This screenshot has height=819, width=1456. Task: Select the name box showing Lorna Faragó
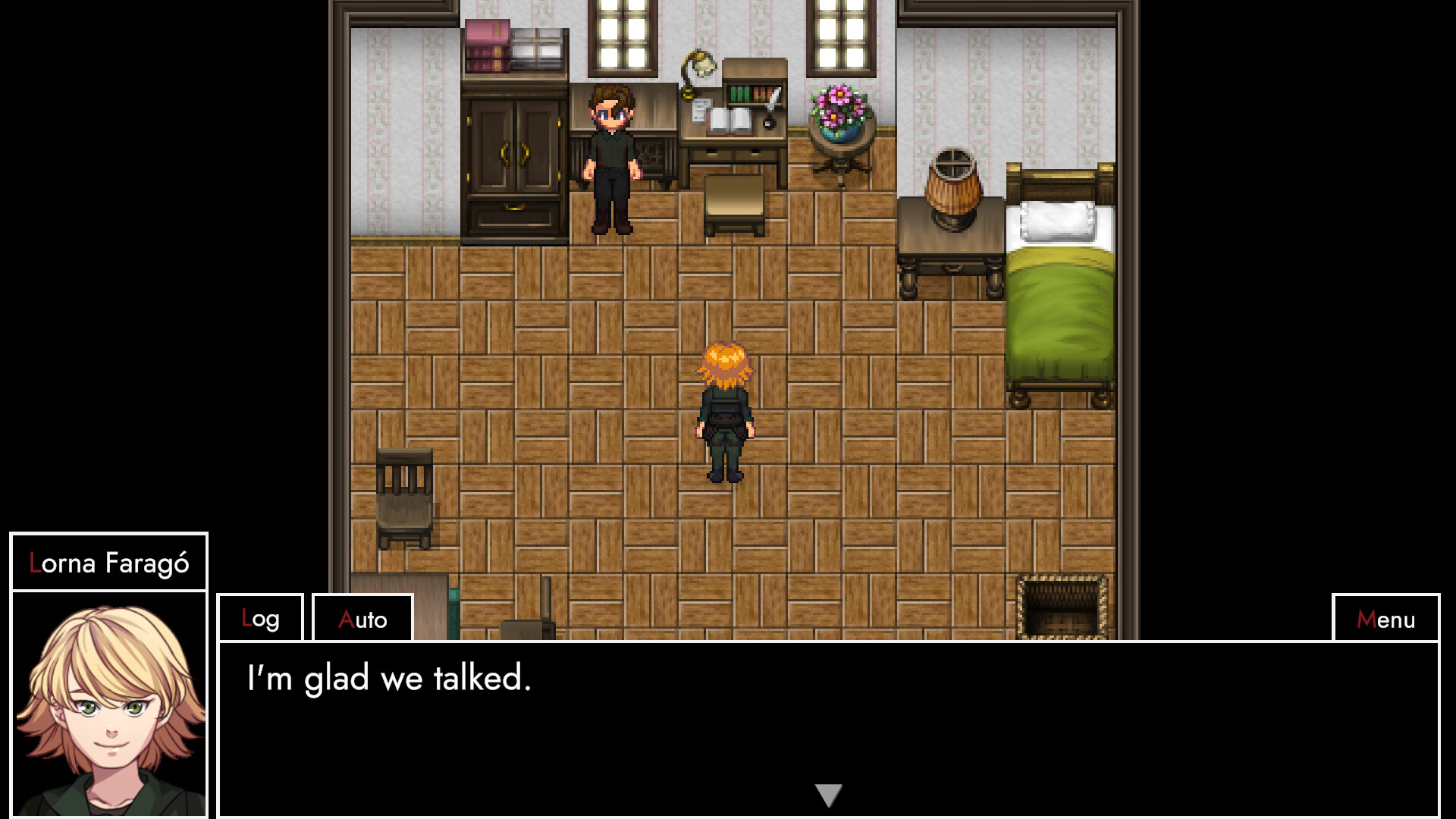tap(108, 562)
